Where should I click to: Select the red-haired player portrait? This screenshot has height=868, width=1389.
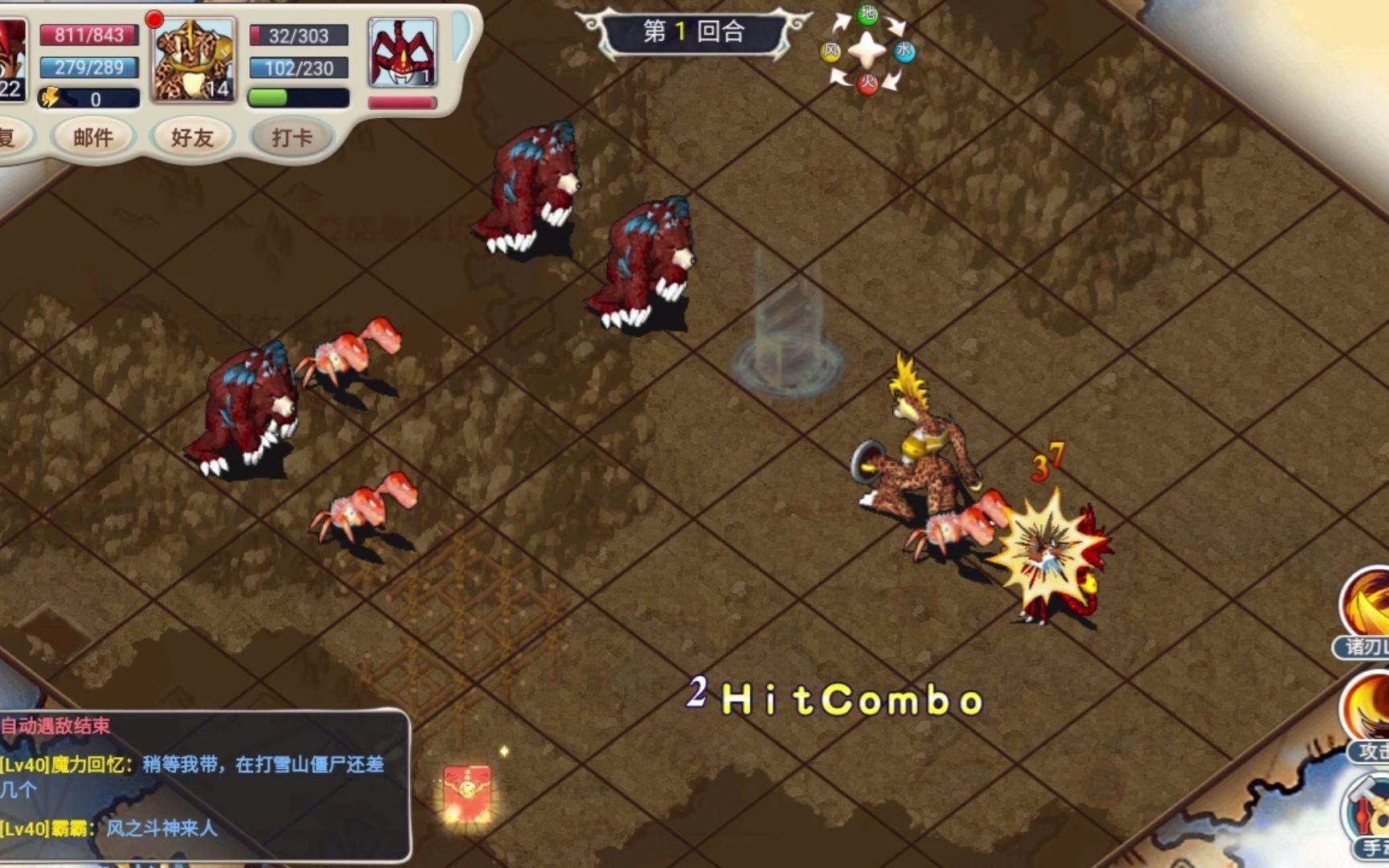[x=11, y=61]
